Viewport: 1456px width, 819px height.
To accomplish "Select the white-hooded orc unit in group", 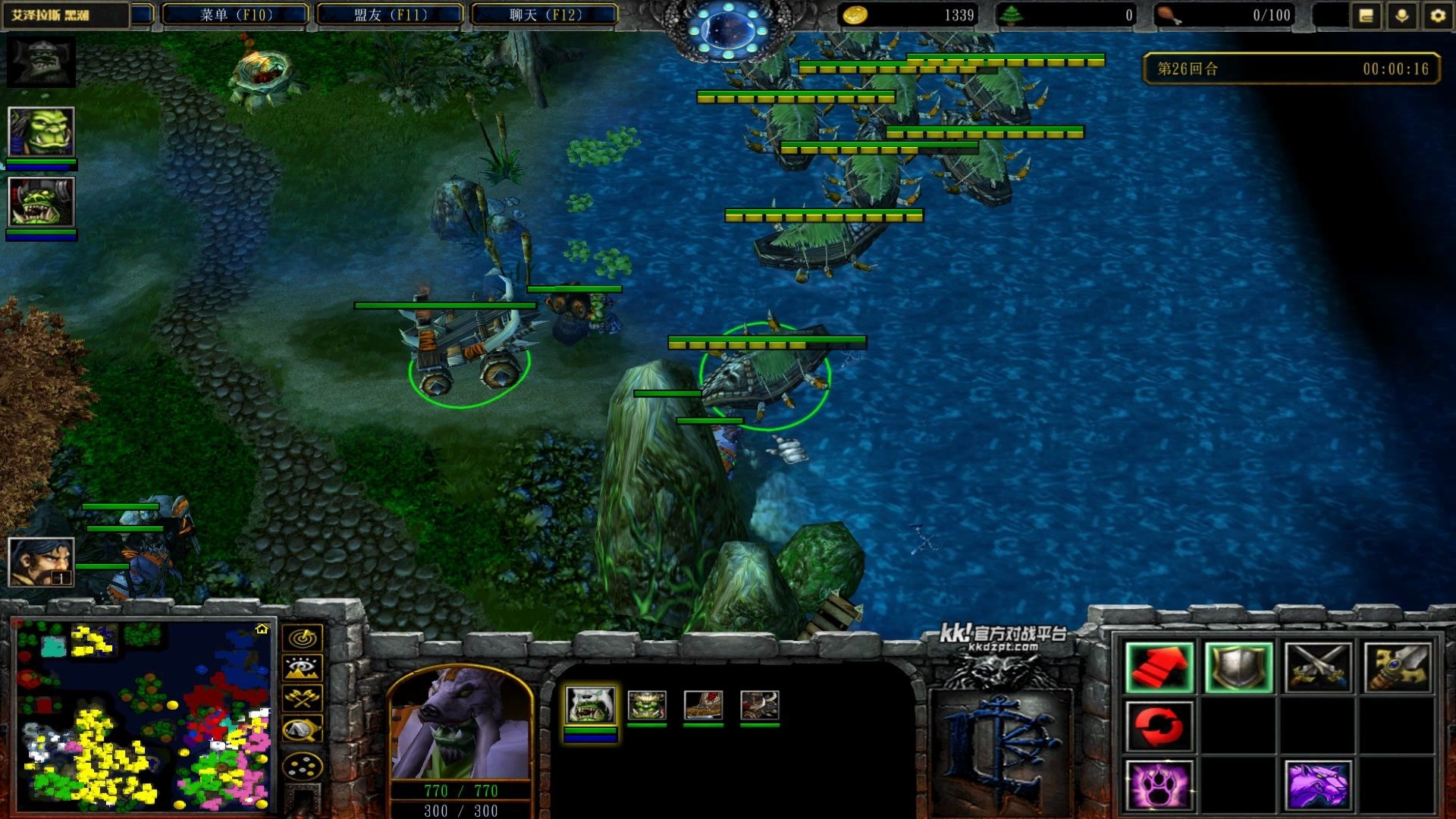I will pos(590,705).
